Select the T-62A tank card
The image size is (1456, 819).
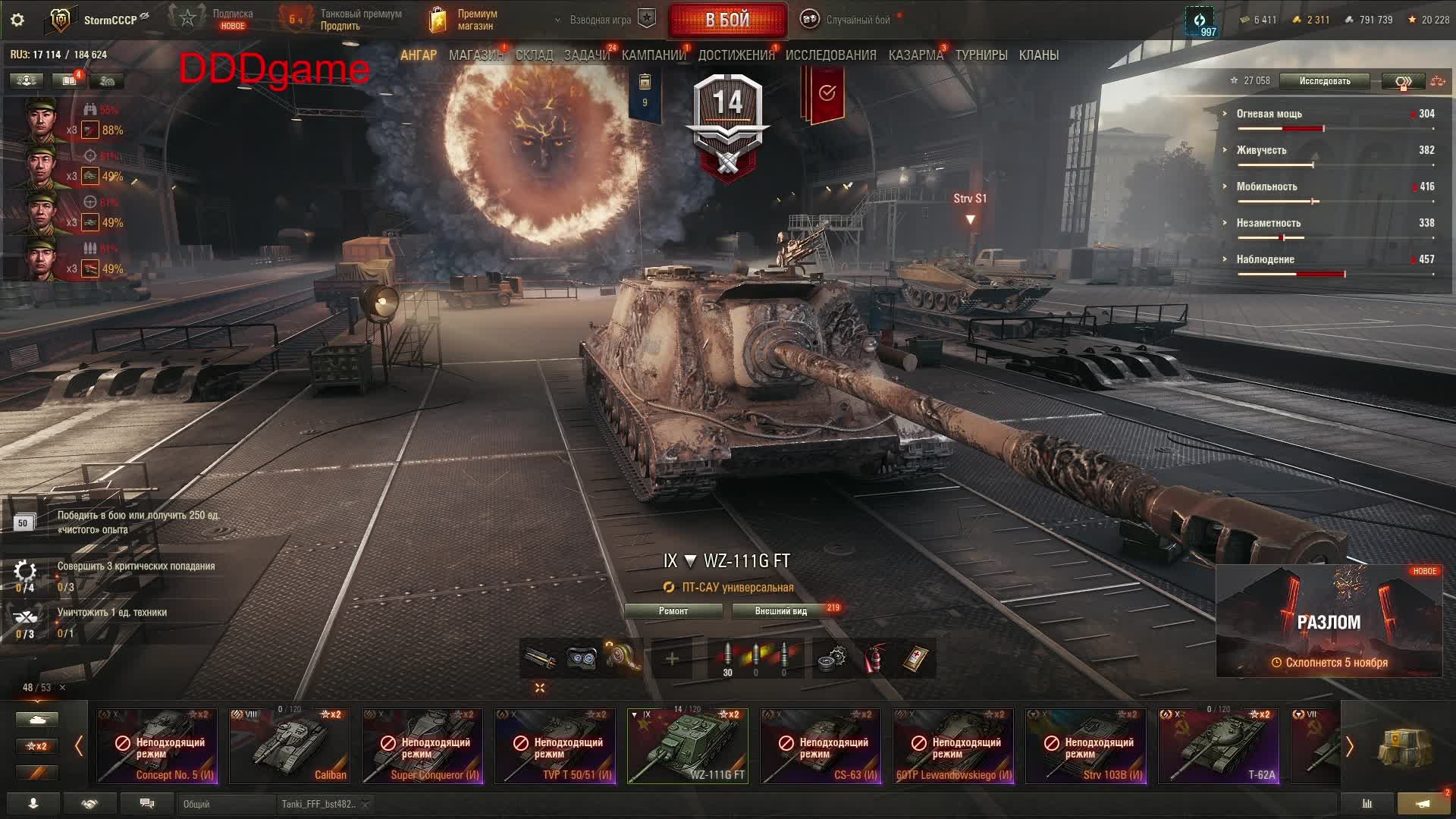[x=1219, y=745]
